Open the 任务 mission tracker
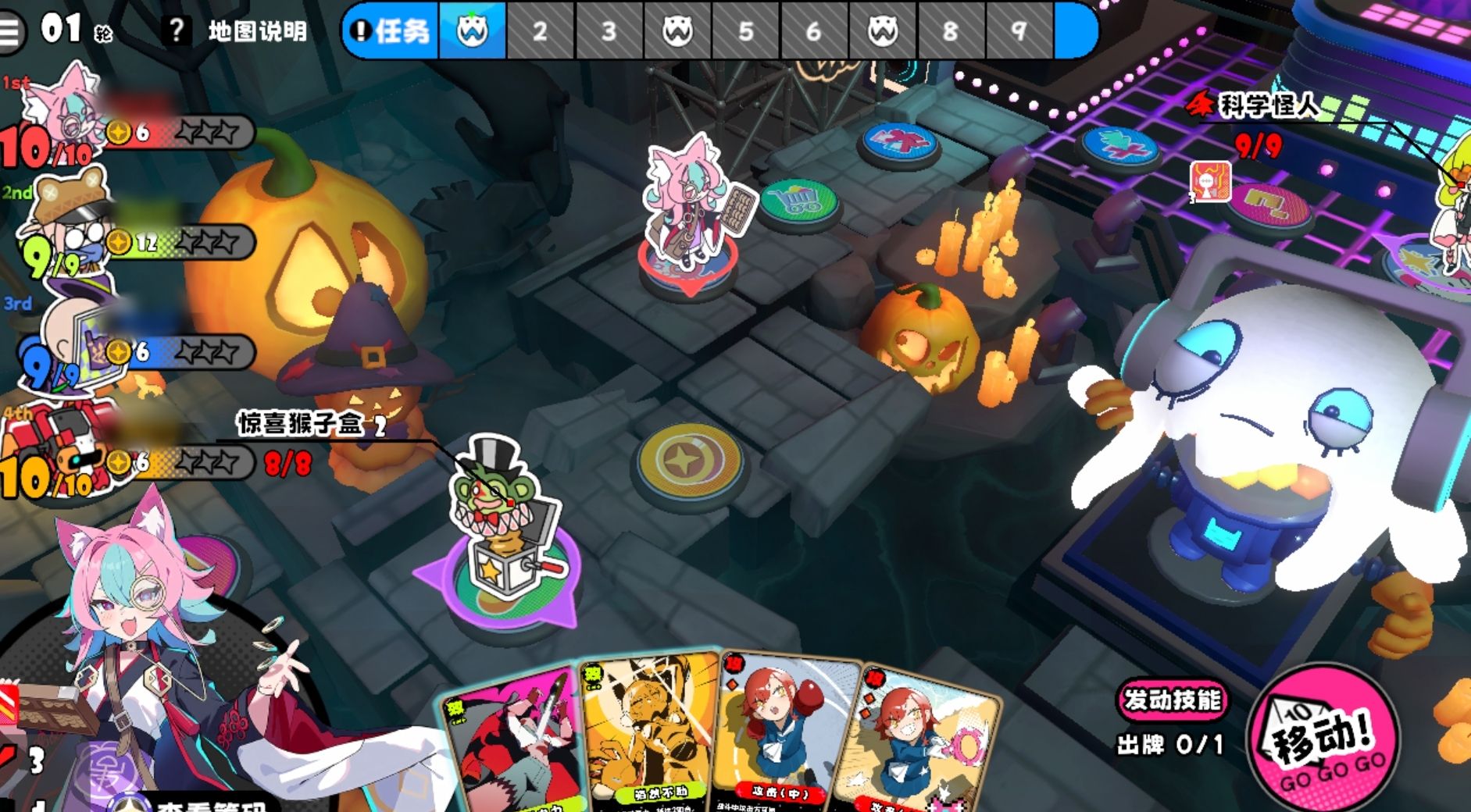The width and height of the screenshot is (1471, 812). click(392, 31)
